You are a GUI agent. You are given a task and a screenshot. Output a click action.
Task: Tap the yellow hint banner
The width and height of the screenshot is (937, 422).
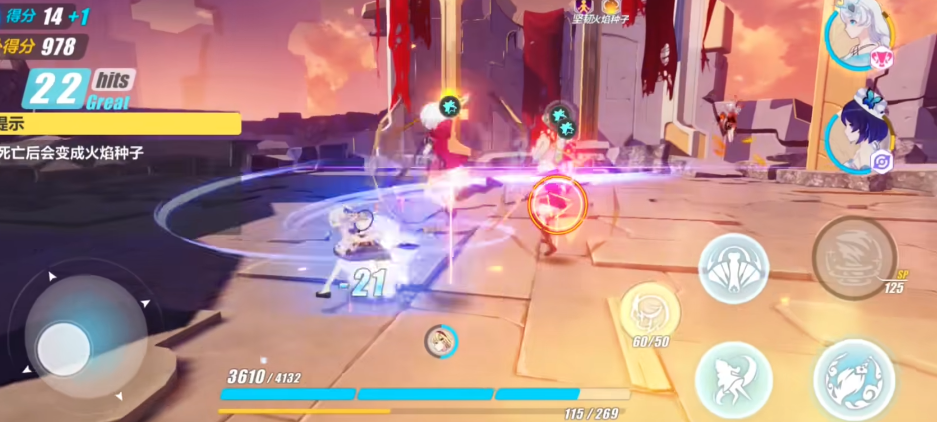click(120, 123)
